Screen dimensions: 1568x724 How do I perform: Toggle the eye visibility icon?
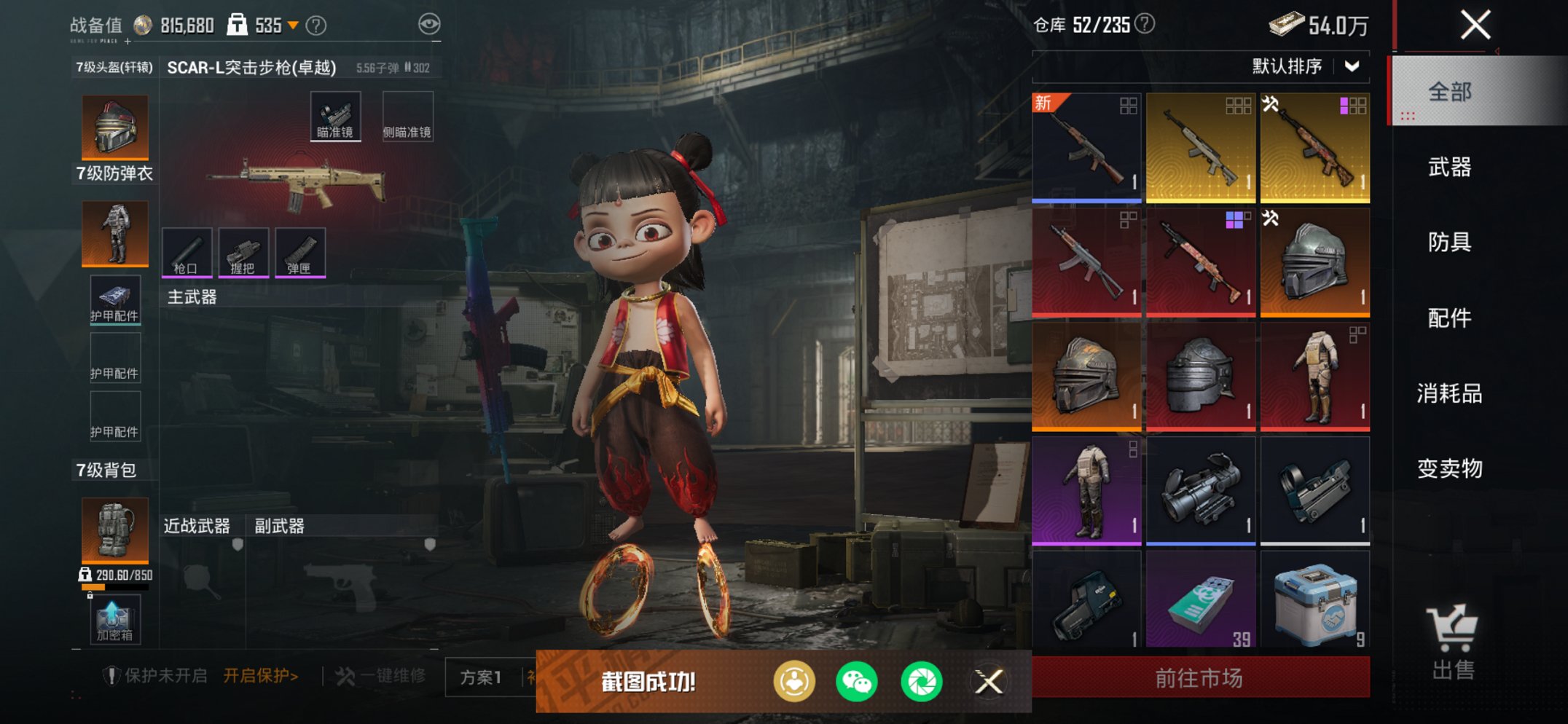point(429,25)
